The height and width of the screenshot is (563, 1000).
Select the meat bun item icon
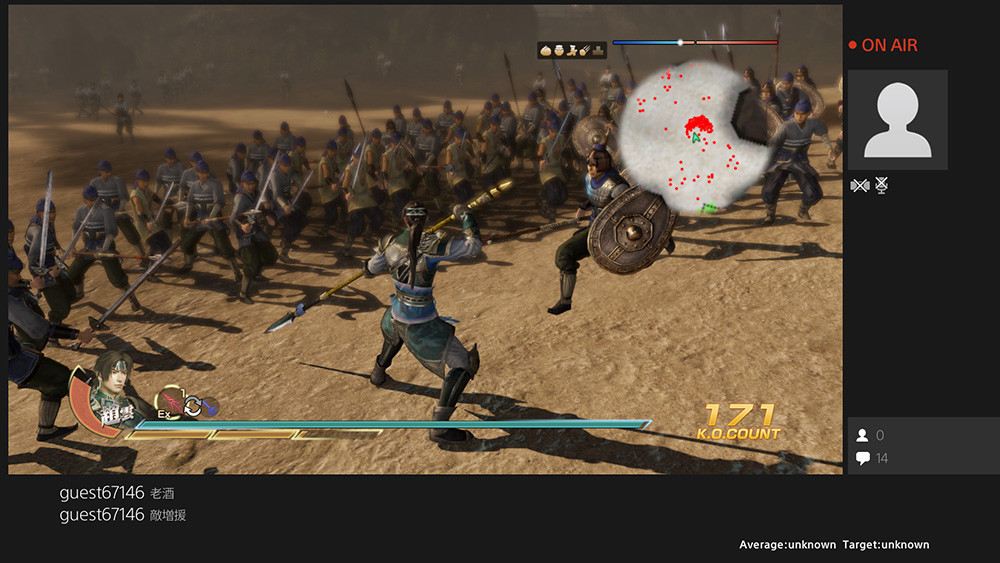tap(546, 49)
